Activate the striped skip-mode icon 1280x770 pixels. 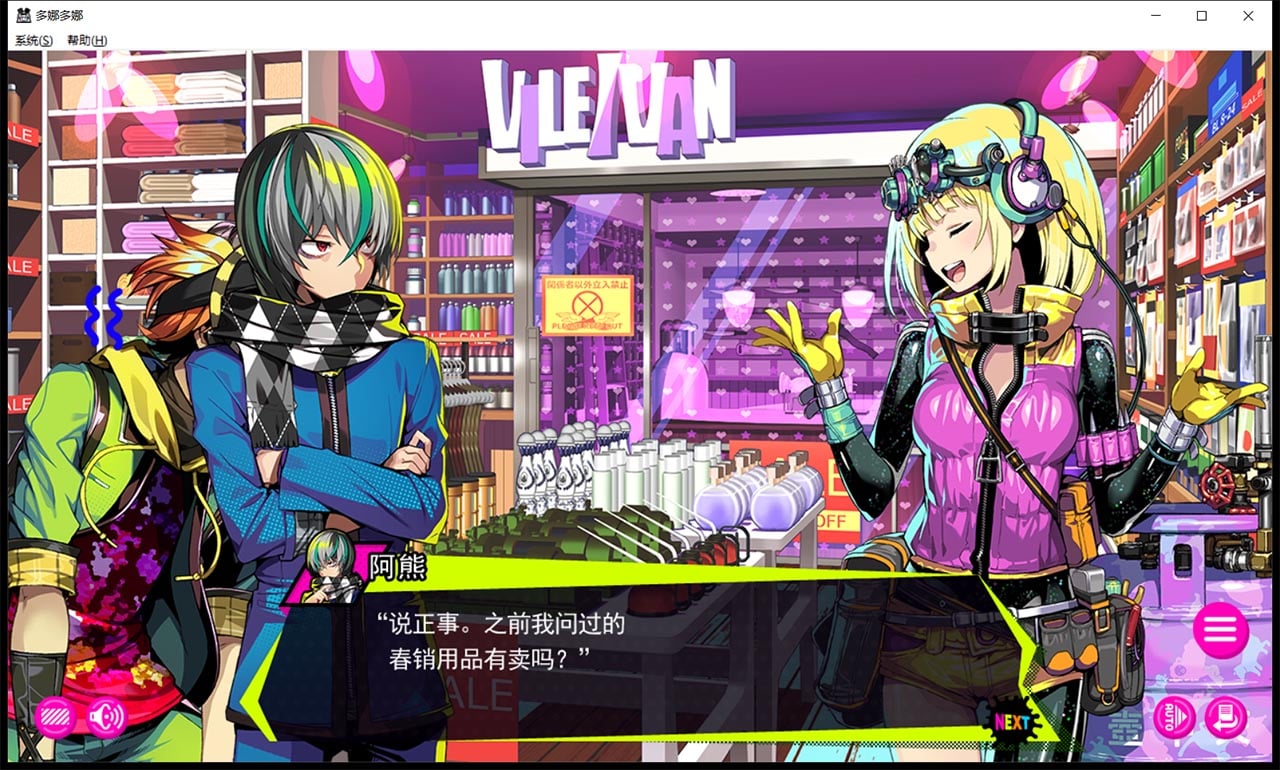point(55,718)
